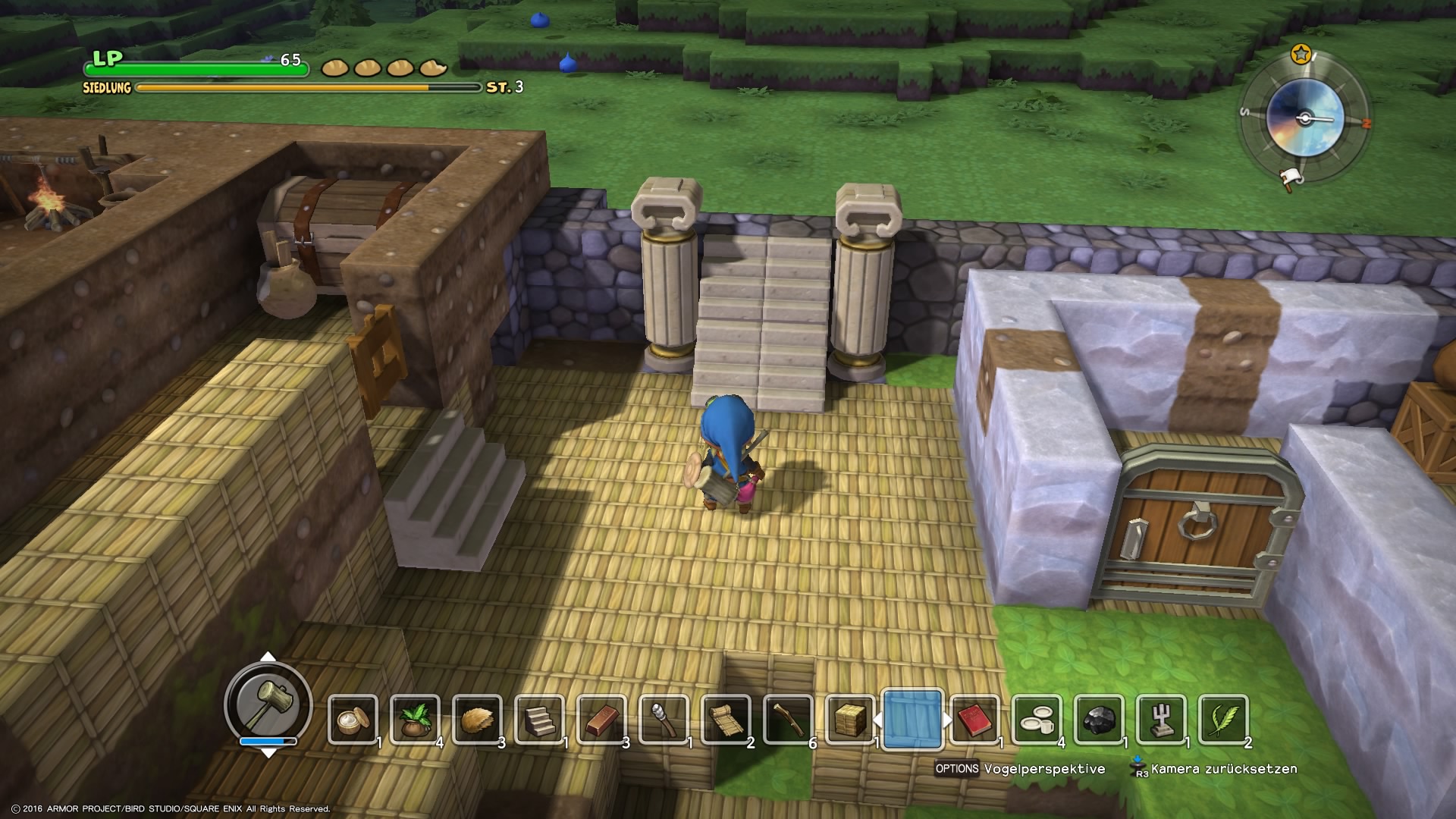
Task: Select the green feather leaf slot
Action: pyautogui.click(x=1223, y=720)
